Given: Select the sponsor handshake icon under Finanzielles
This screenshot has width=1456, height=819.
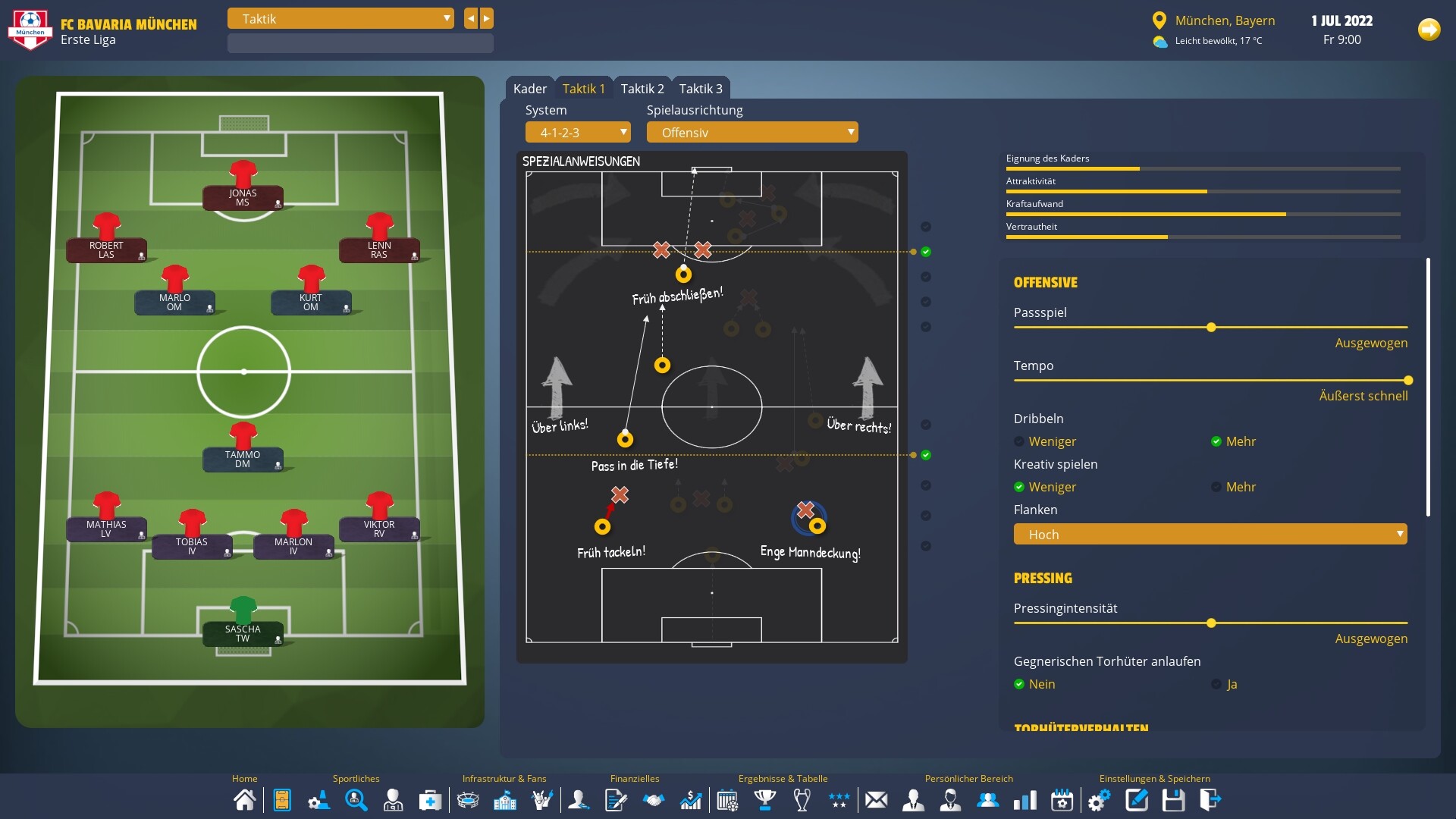Looking at the screenshot, I should click(x=654, y=799).
